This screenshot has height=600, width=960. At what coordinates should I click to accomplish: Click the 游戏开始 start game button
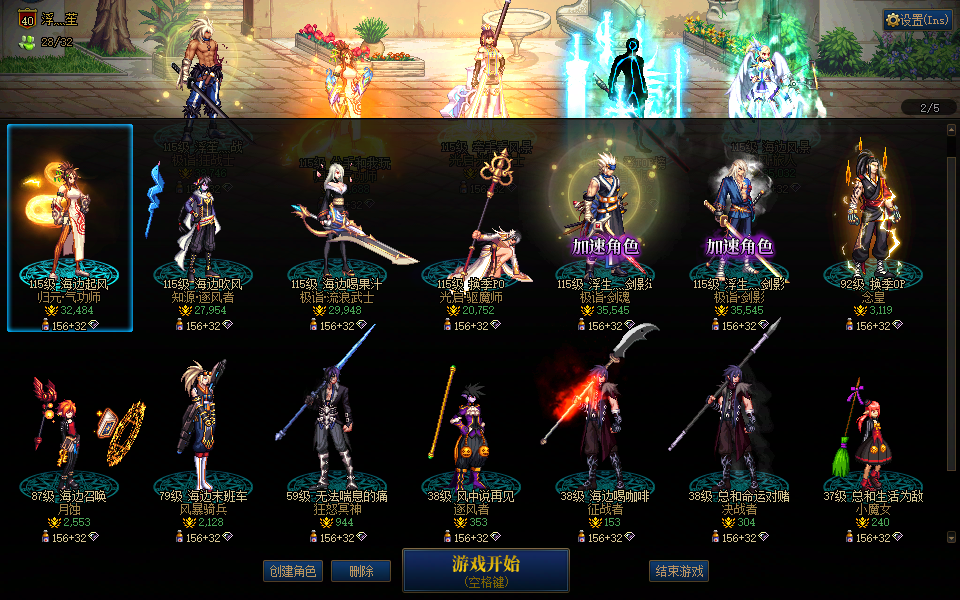(485, 570)
